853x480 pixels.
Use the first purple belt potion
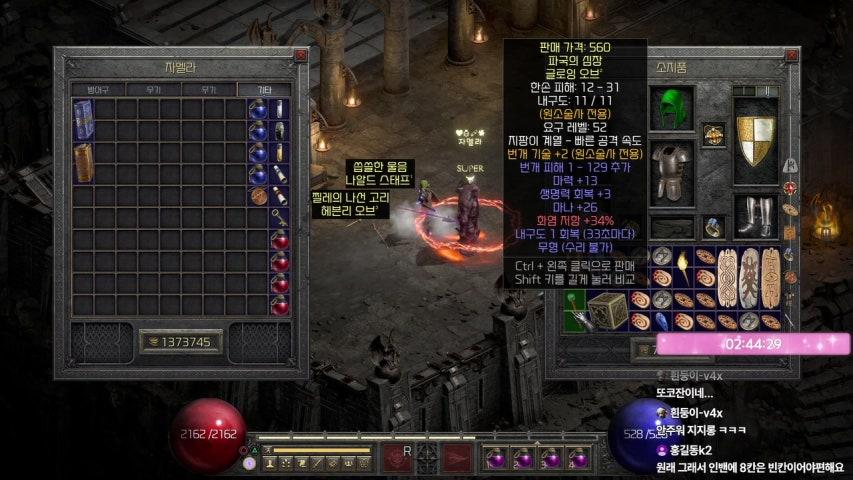[x=495, y=457]
